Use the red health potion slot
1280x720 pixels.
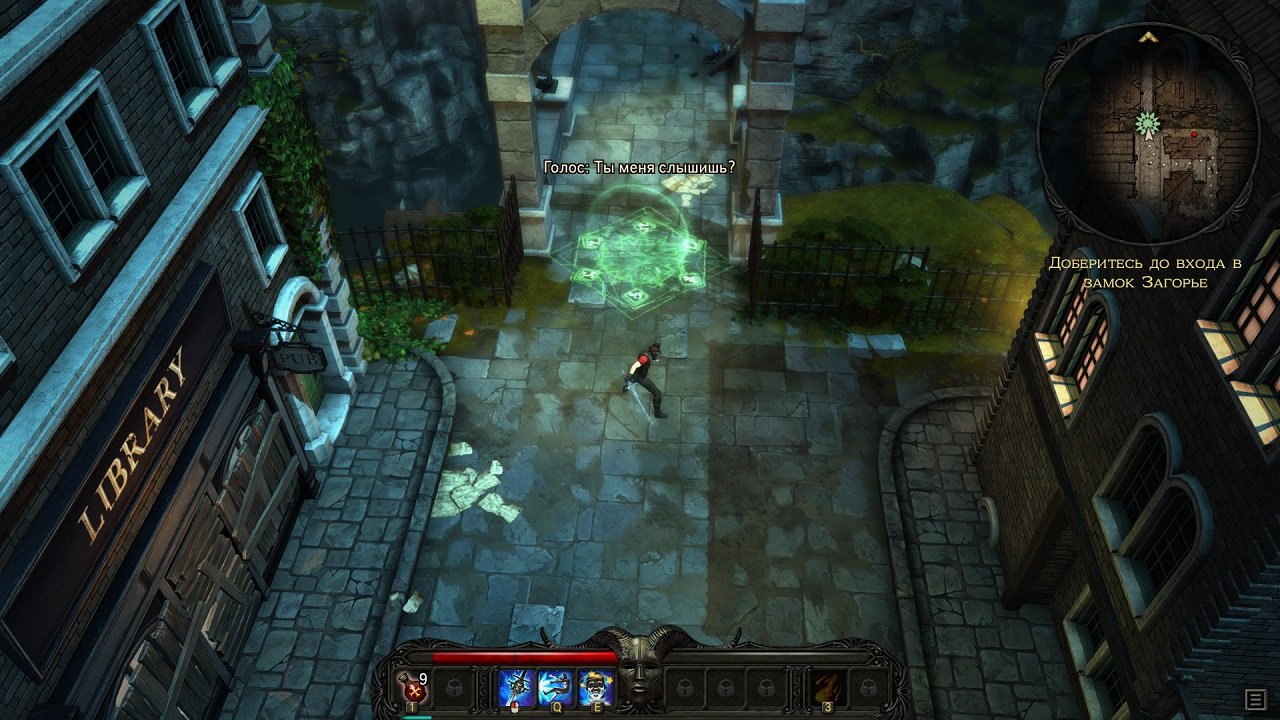pyautogui.click(x=413, y=687)
